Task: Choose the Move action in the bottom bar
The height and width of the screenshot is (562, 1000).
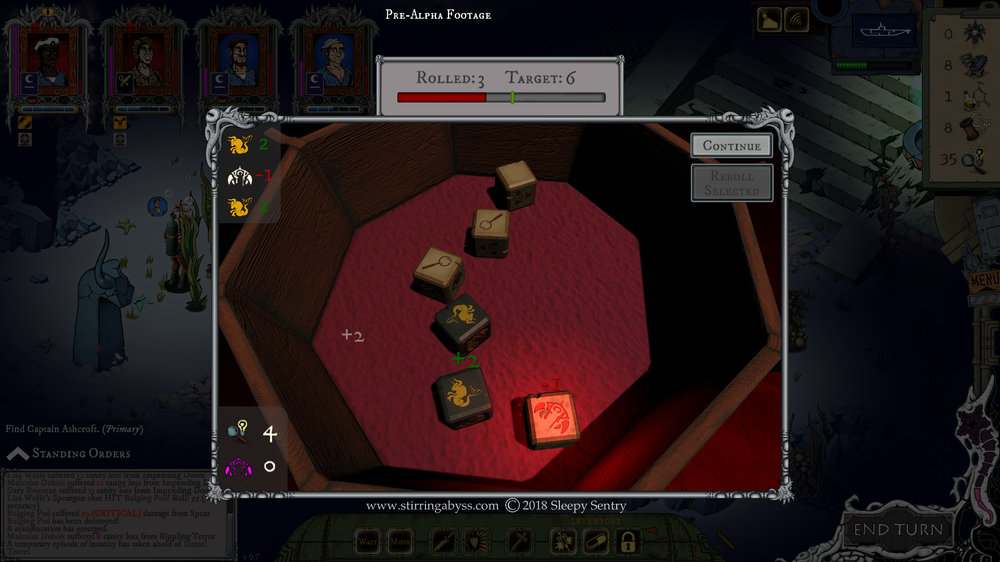Action: [402, 542]
